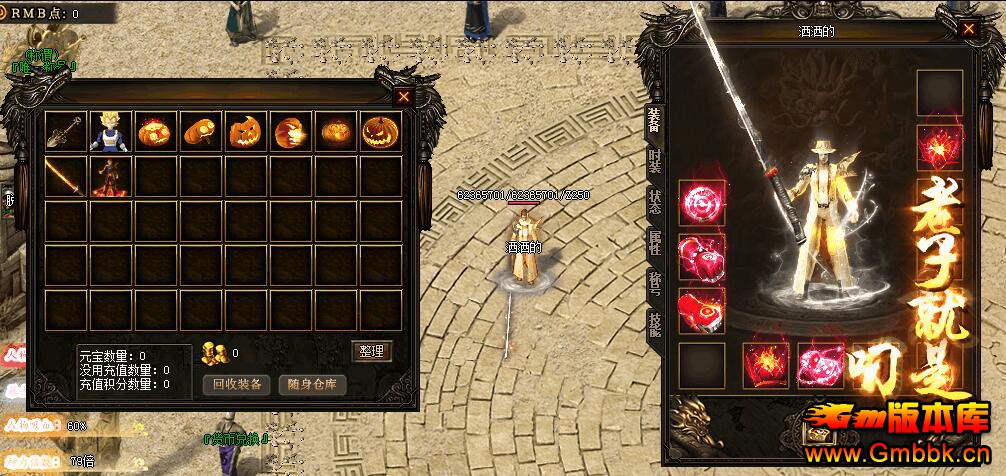The image size is (1006, 476).
Task: Open 回收装备 equipment recycling
Action: coord(238,384)
